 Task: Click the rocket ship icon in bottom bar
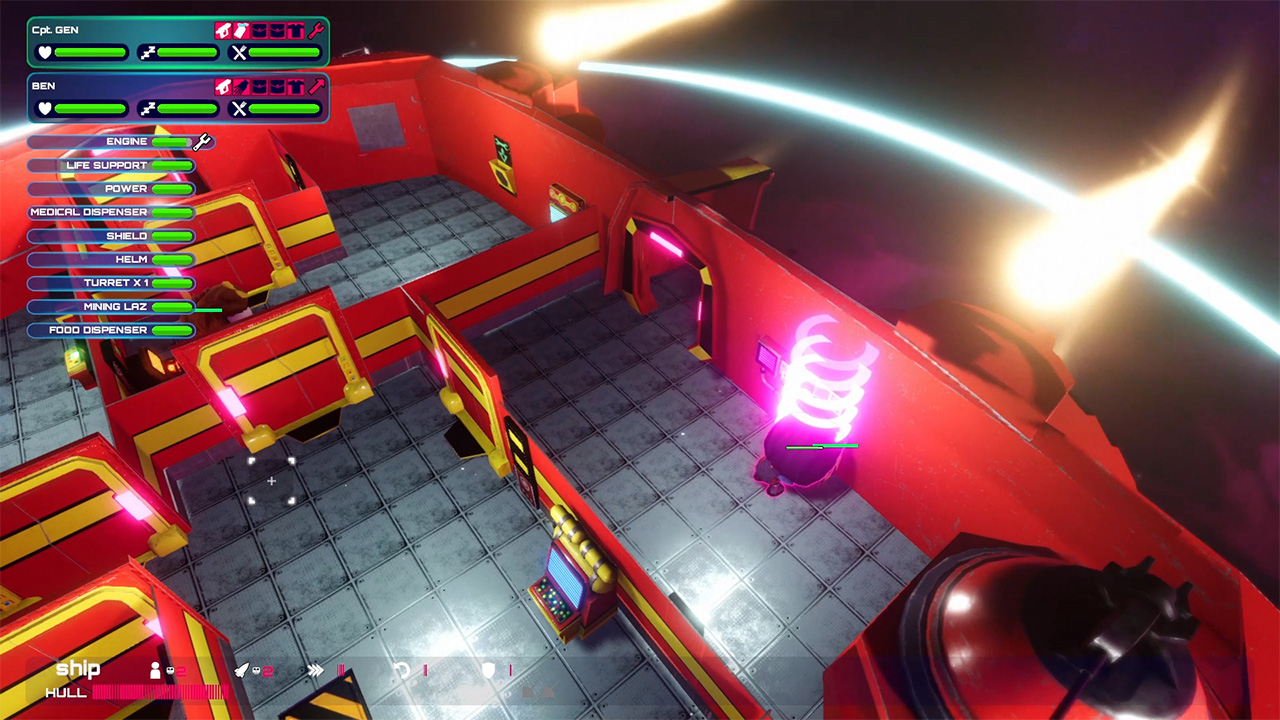242,670
